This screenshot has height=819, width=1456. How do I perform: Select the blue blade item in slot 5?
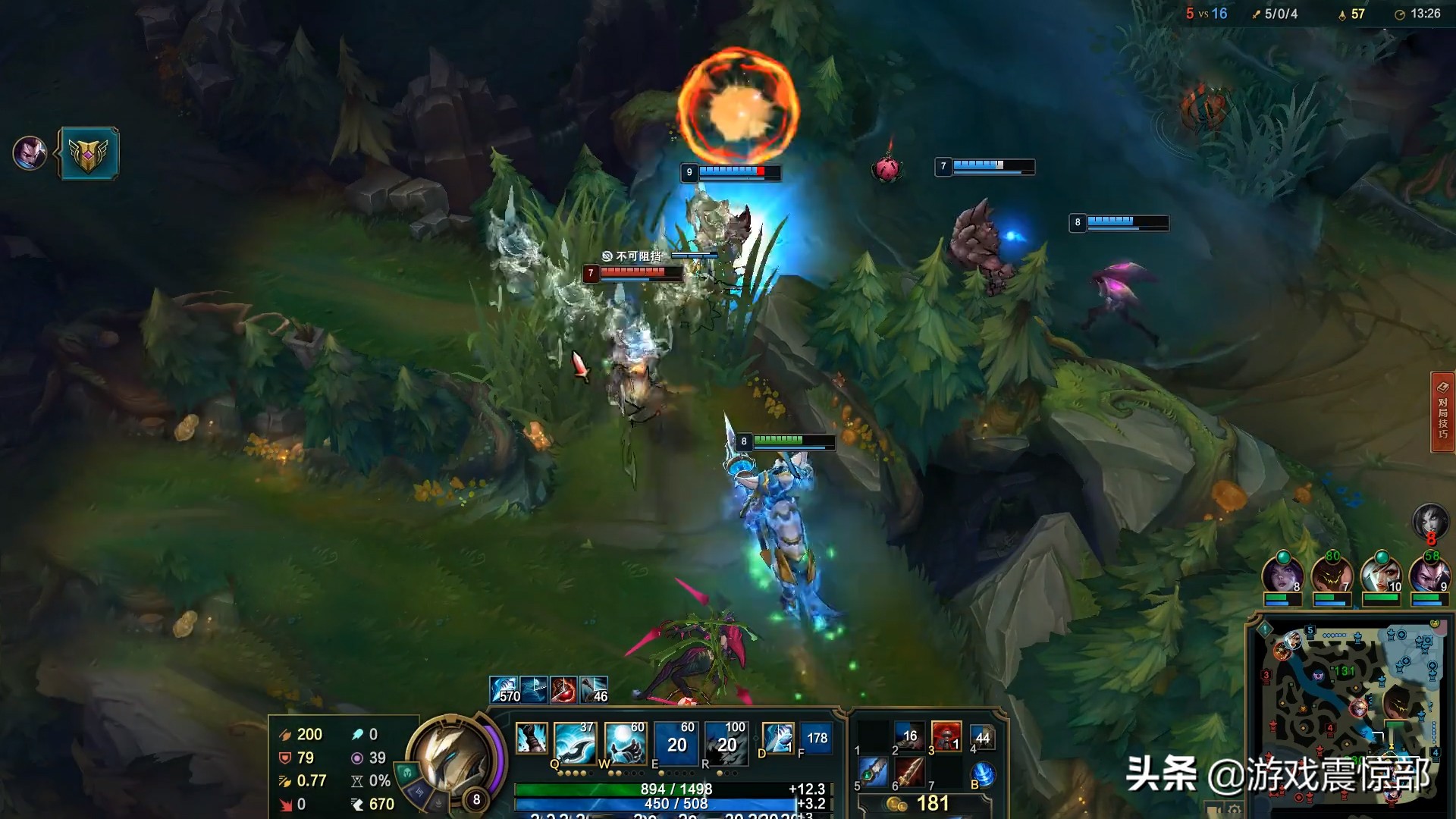coord(873,773)
